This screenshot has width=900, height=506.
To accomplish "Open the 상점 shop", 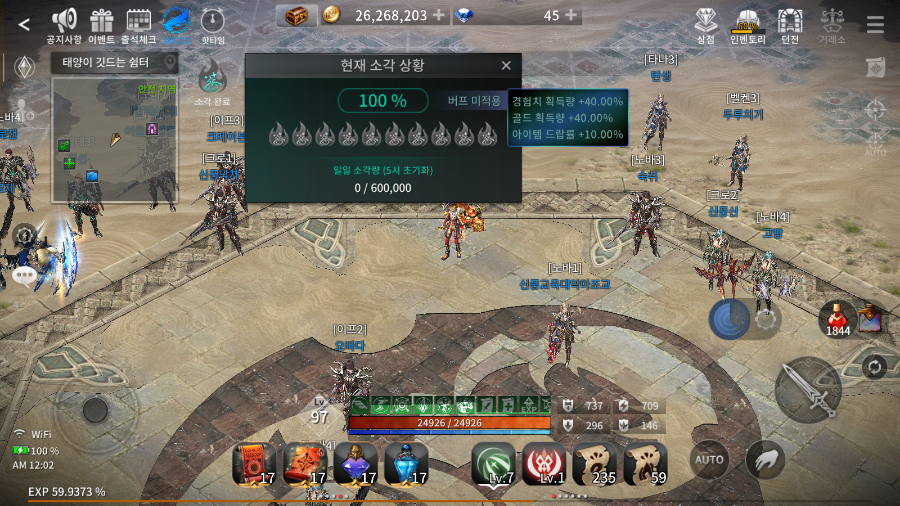I will click(706, 22).
